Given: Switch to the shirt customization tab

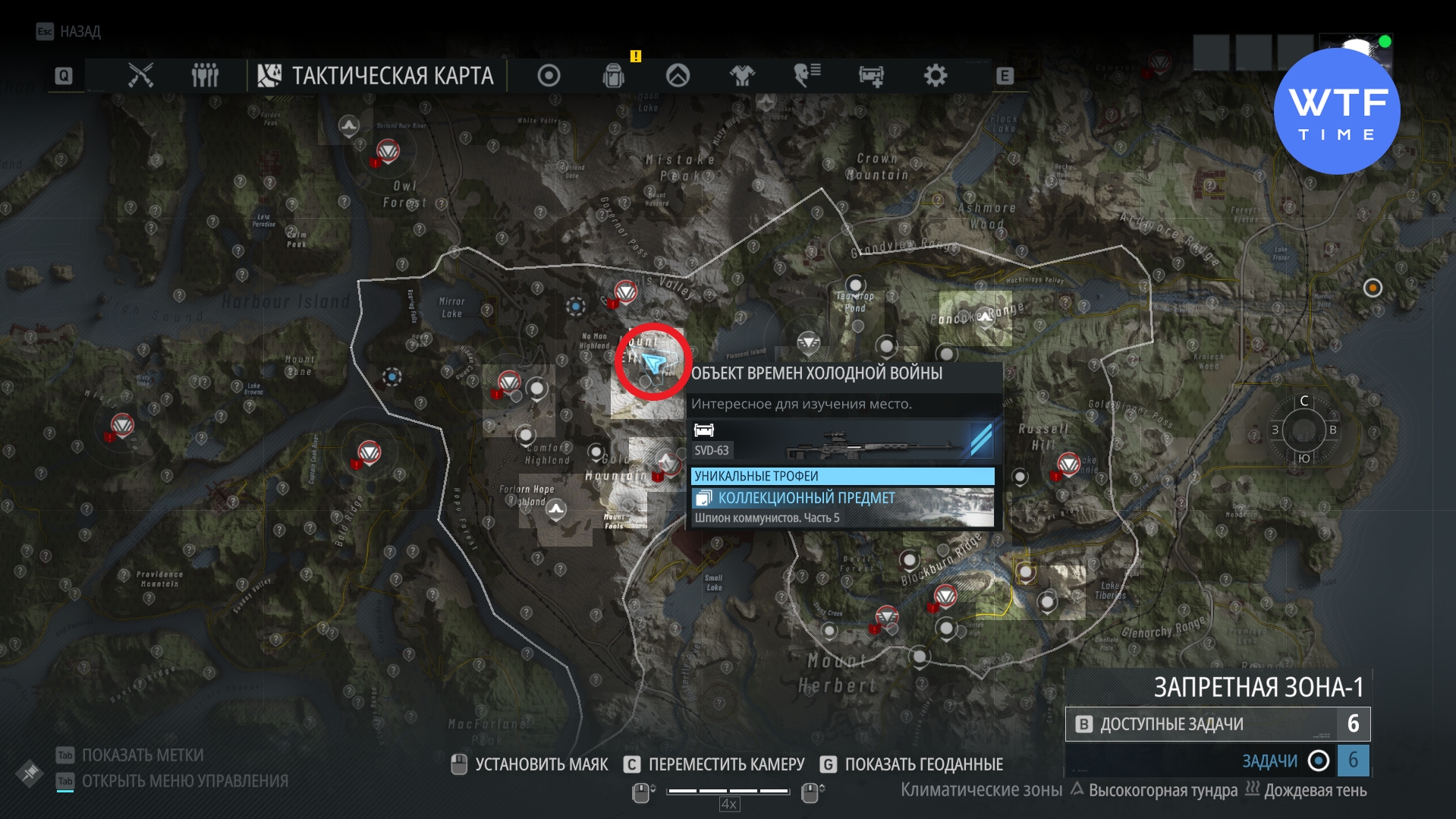Looking at the screenshot, I should pos(742,76).
